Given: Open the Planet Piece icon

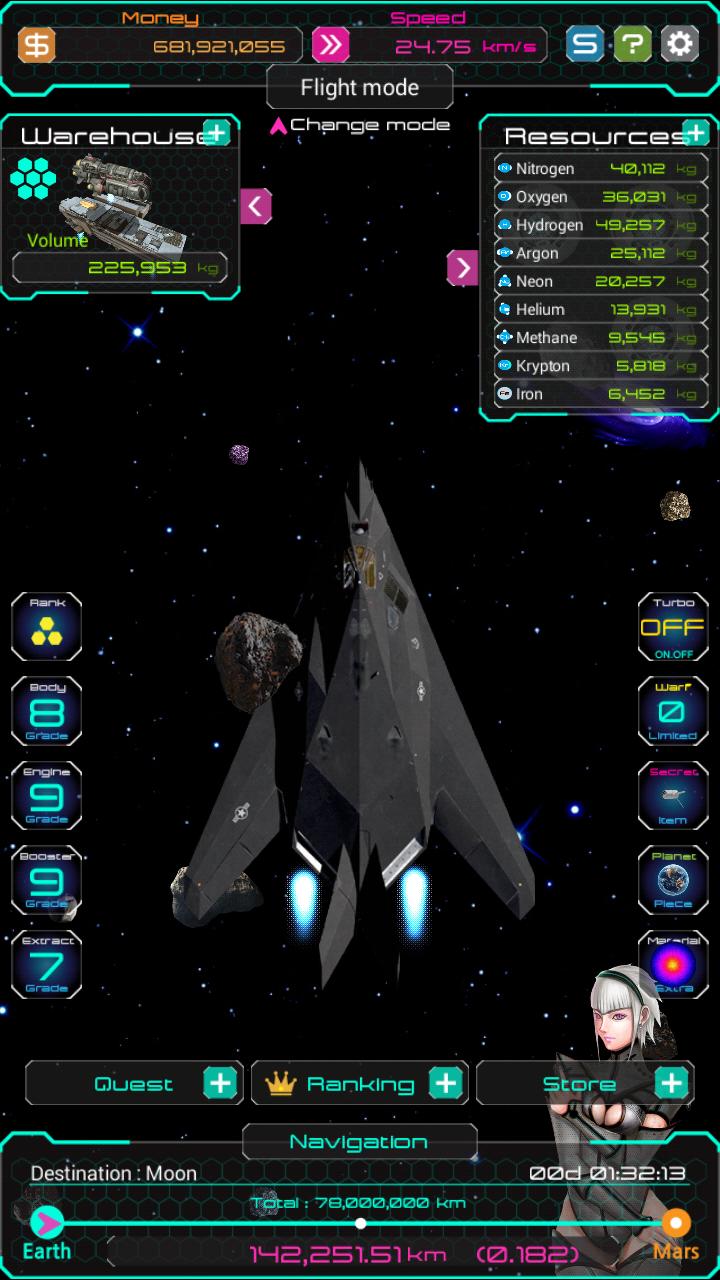Looking at the screenshot, I should (673, 880).
